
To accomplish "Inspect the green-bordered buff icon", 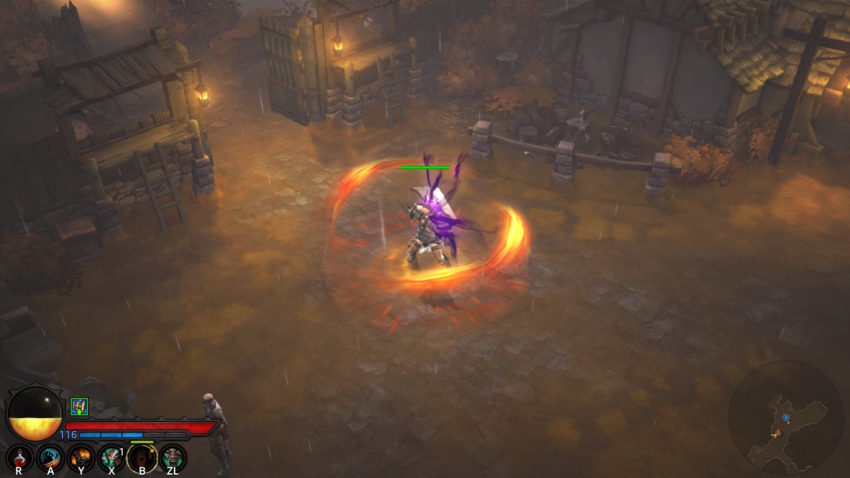I will (x=79, y=406).
